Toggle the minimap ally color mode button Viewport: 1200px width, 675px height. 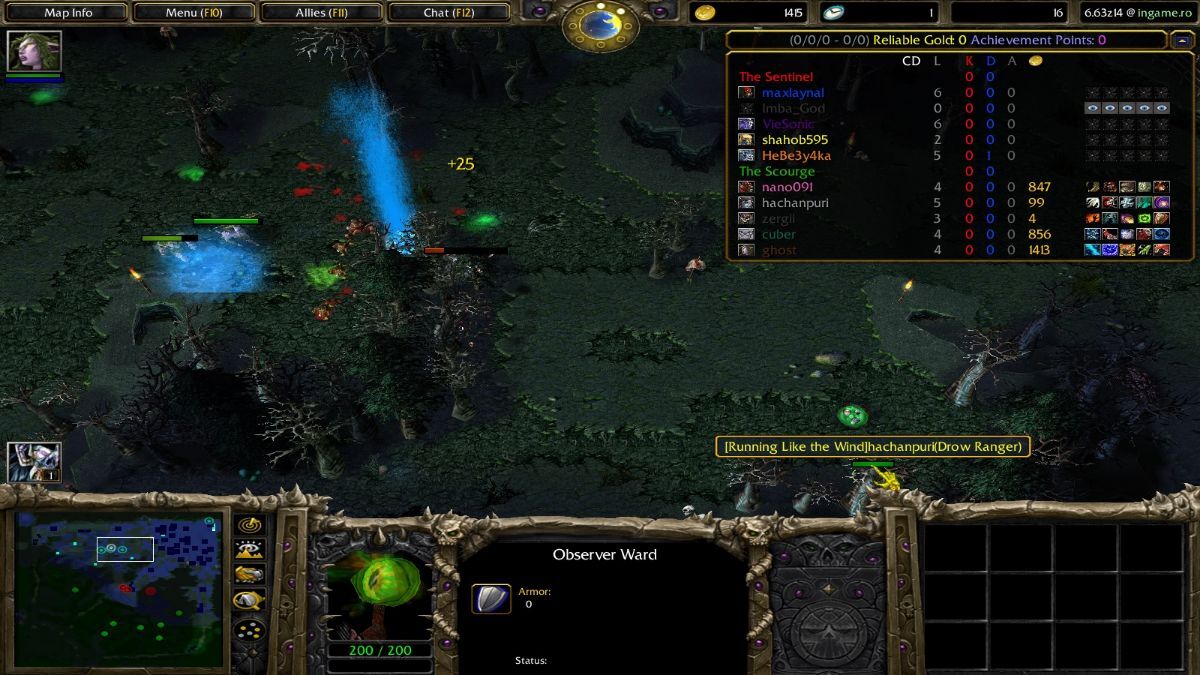tap(248, 574)
